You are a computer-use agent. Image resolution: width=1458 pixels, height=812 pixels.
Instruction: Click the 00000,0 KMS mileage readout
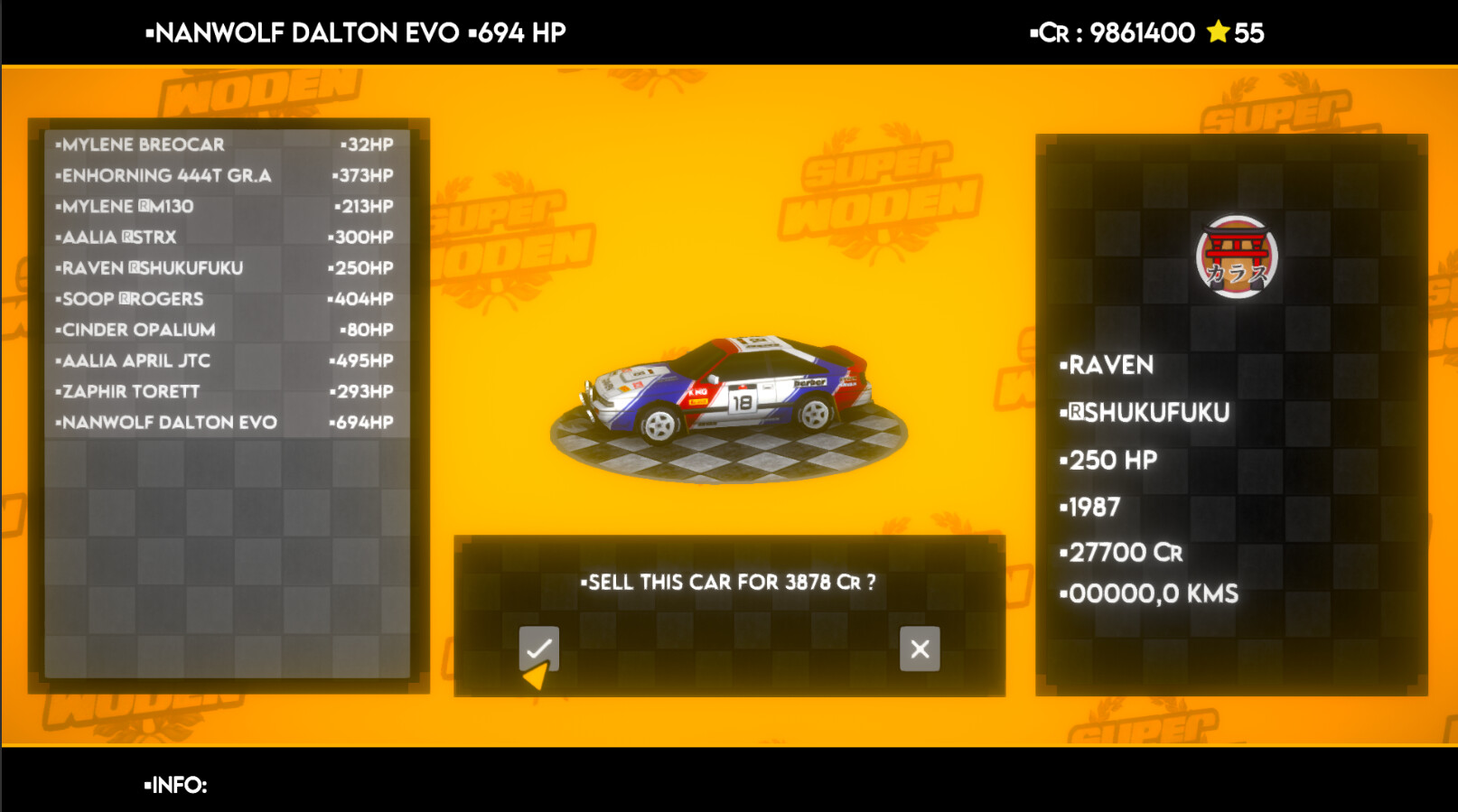[1149, 593]
